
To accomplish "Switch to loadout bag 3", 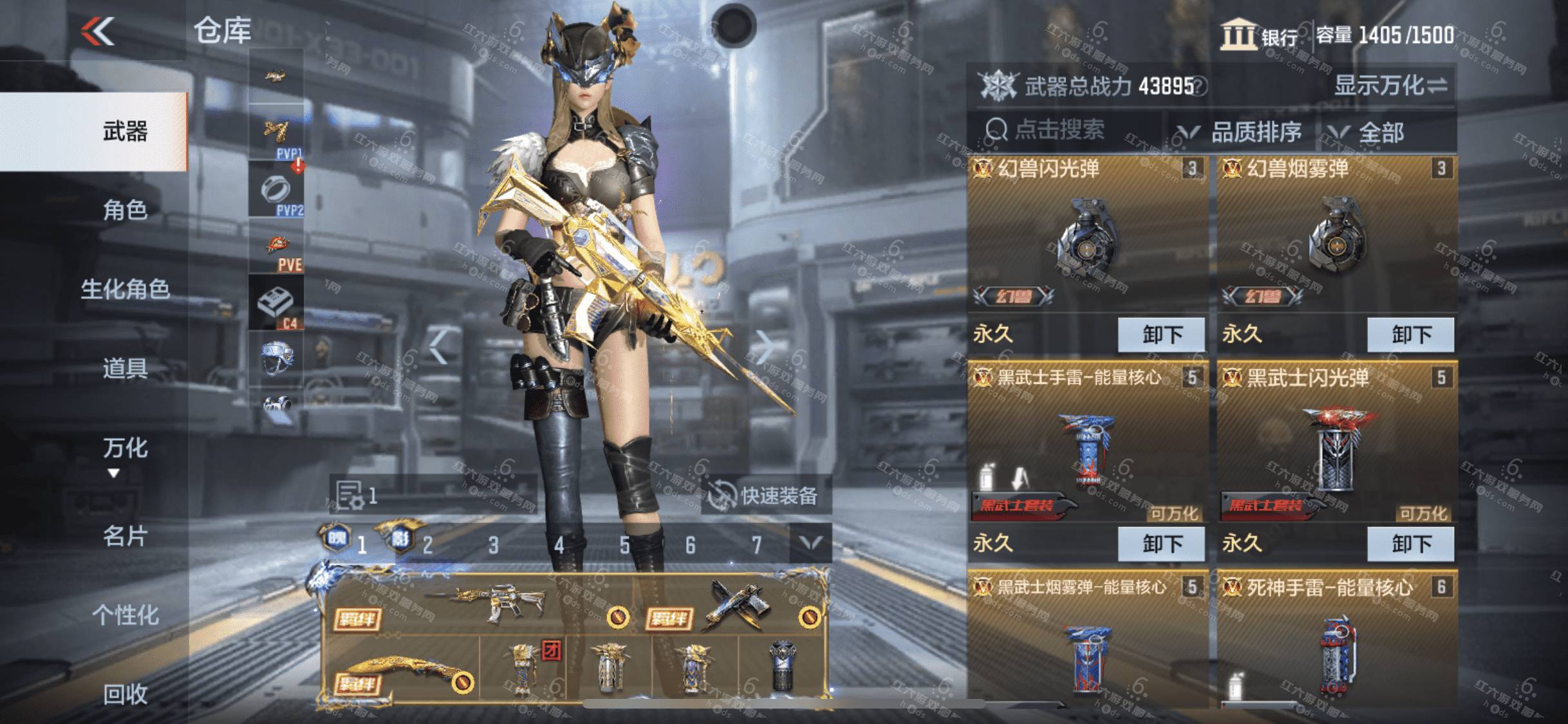I will (493, 546).
